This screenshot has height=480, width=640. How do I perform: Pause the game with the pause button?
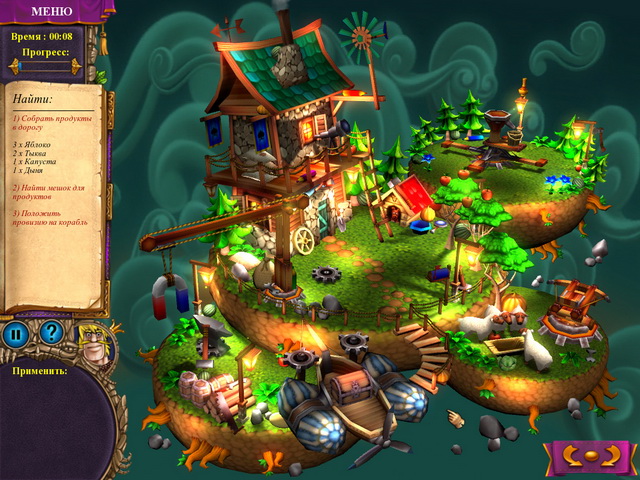17,334
